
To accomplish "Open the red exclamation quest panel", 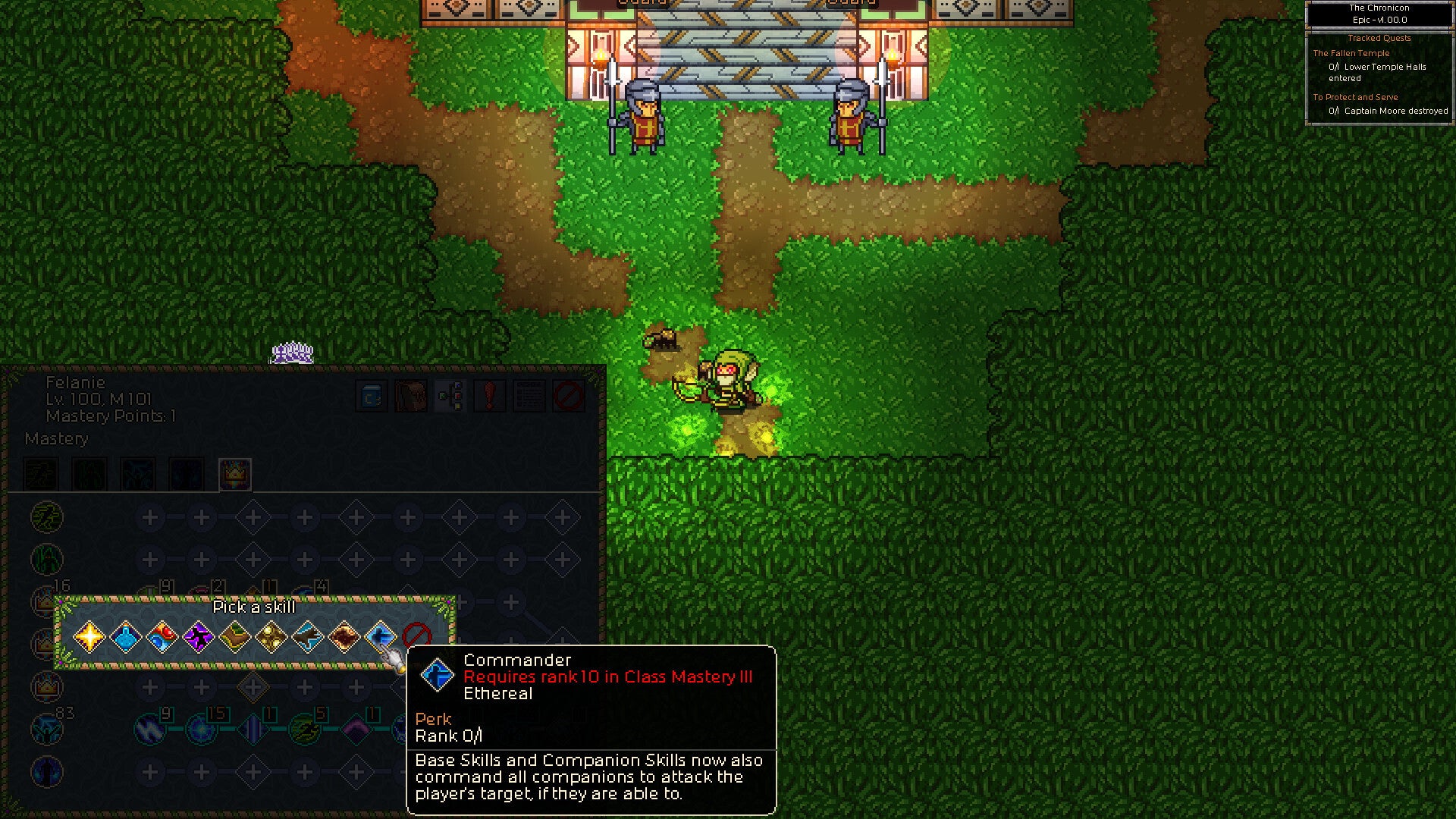I will coord(490,396).
